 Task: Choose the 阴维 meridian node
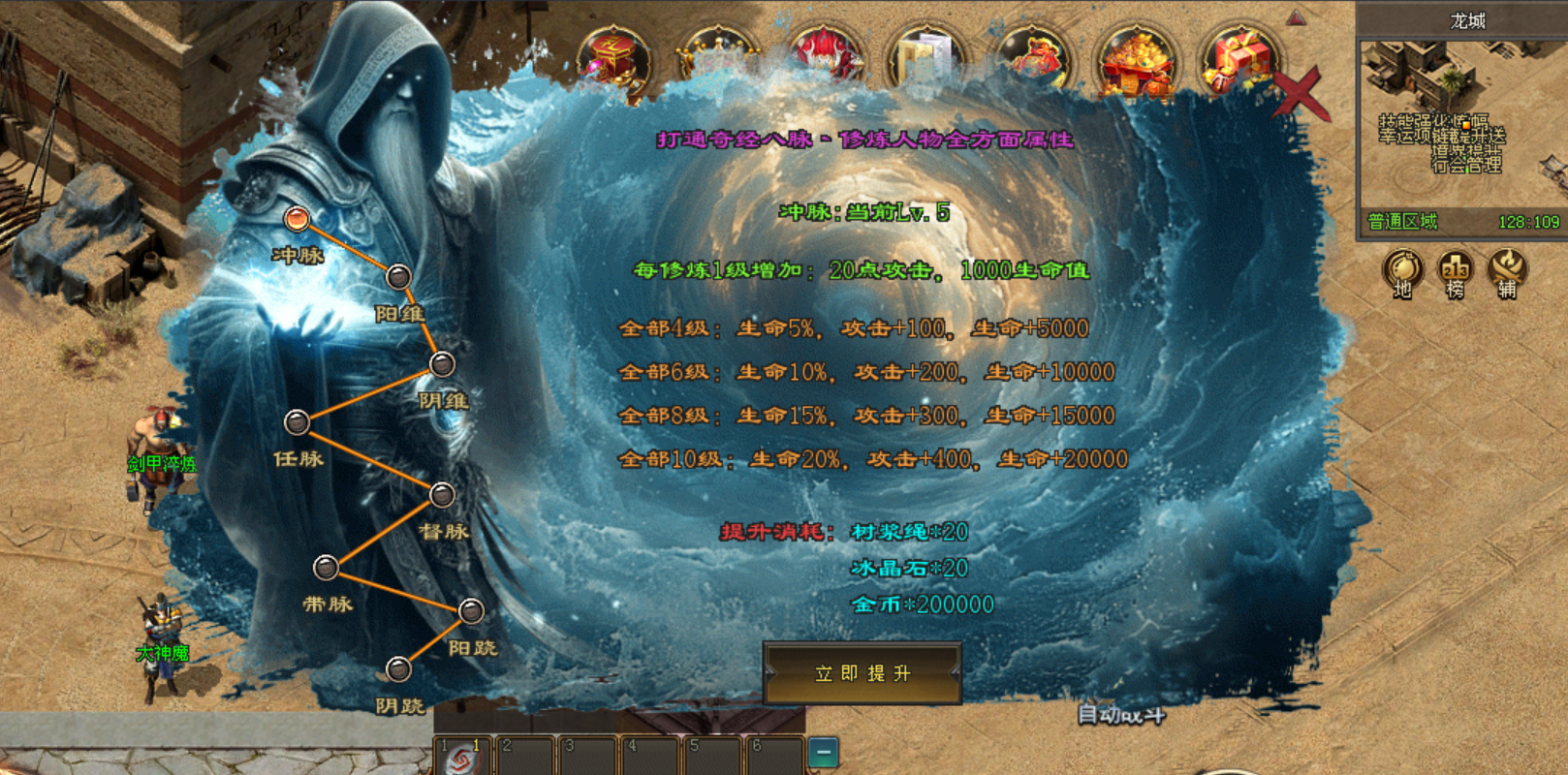pyautogui.click(x=442, y=364)
